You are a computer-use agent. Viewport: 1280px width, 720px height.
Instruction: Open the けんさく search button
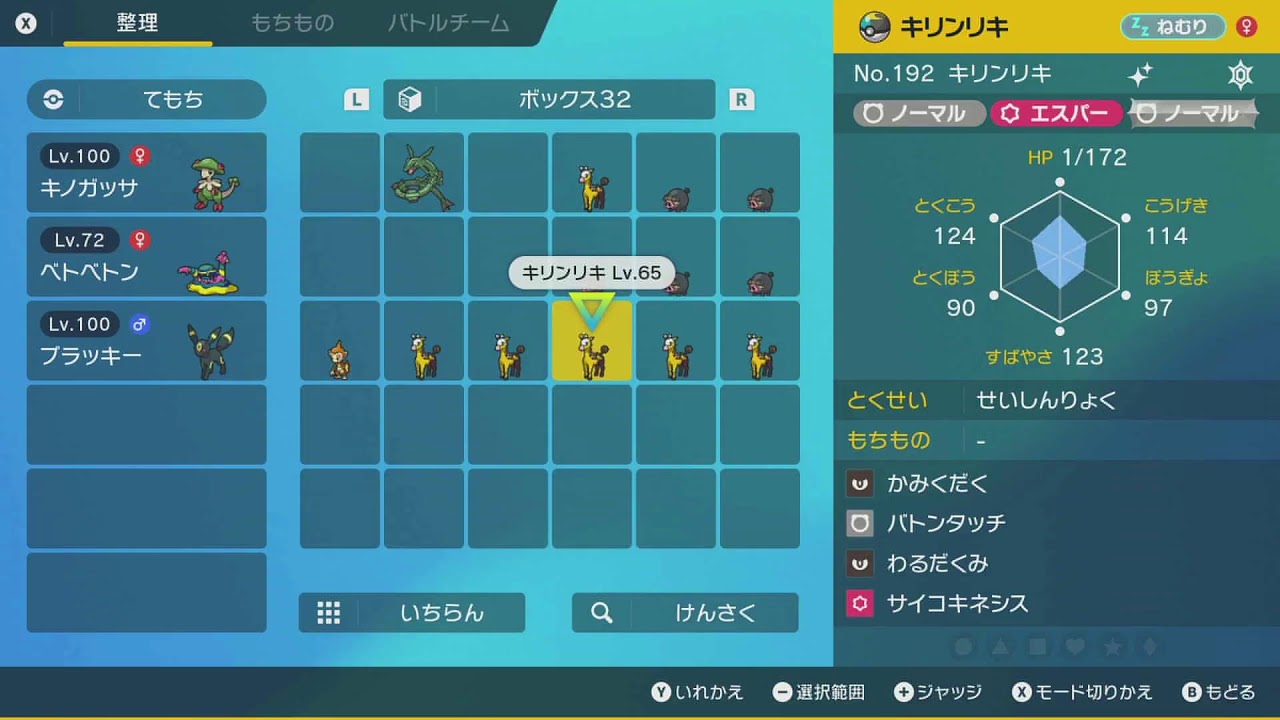[x=685, y=613]
